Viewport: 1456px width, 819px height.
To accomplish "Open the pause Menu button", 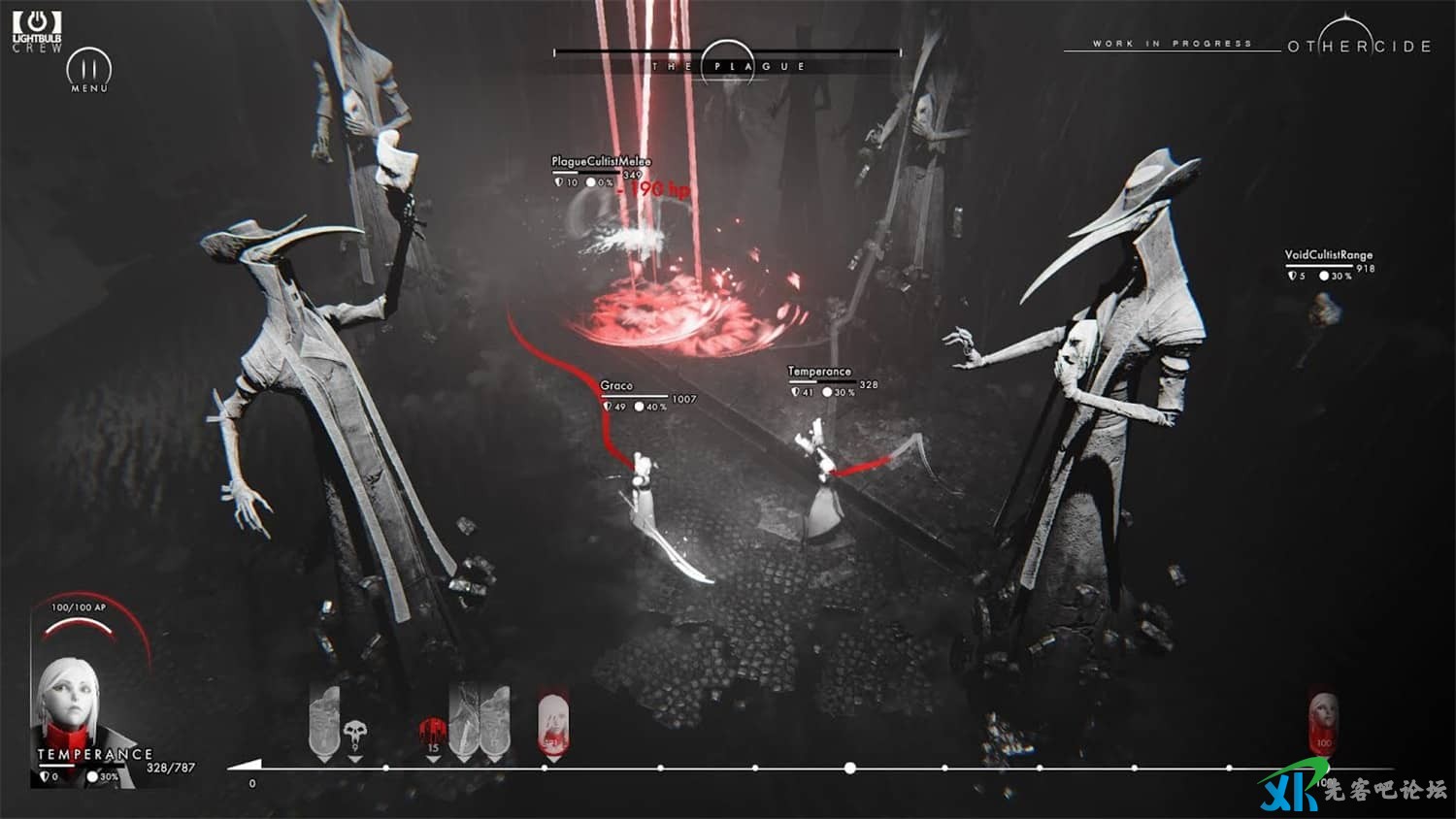I will click(x=88, y=70).
